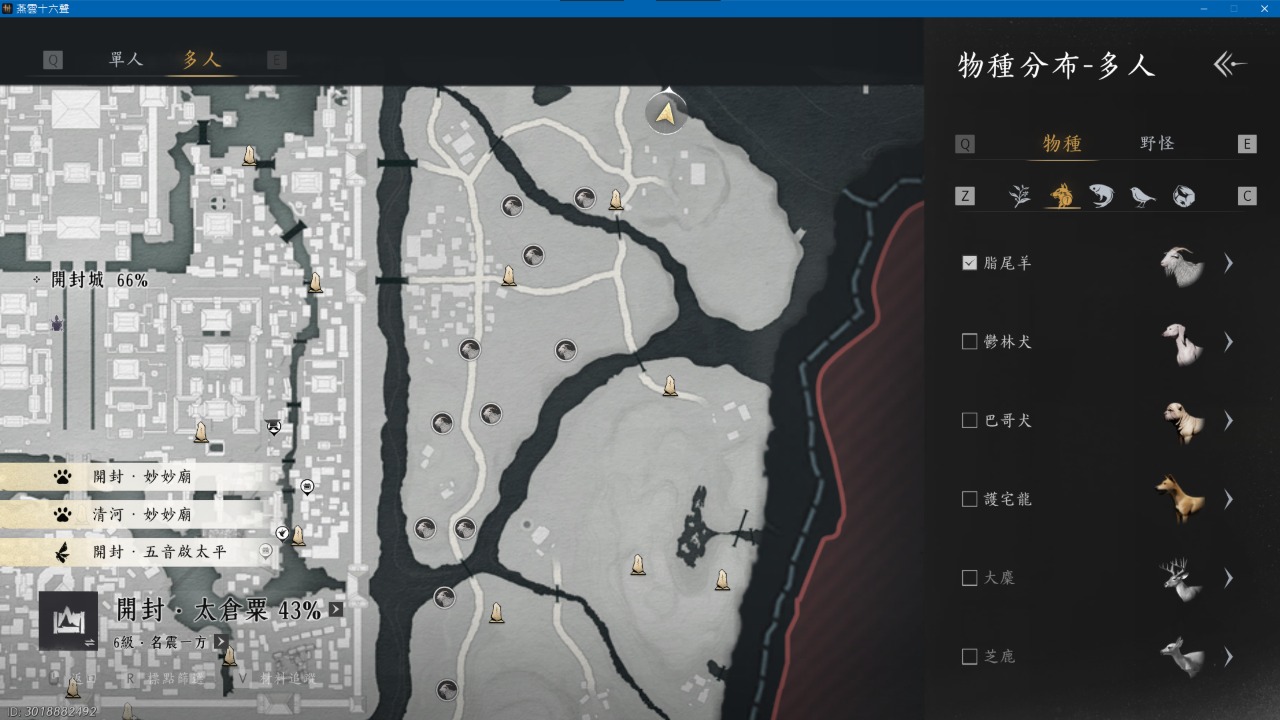Close panel with the back arrow
Screen dimensions: 1280x720
coord(1230,65)
